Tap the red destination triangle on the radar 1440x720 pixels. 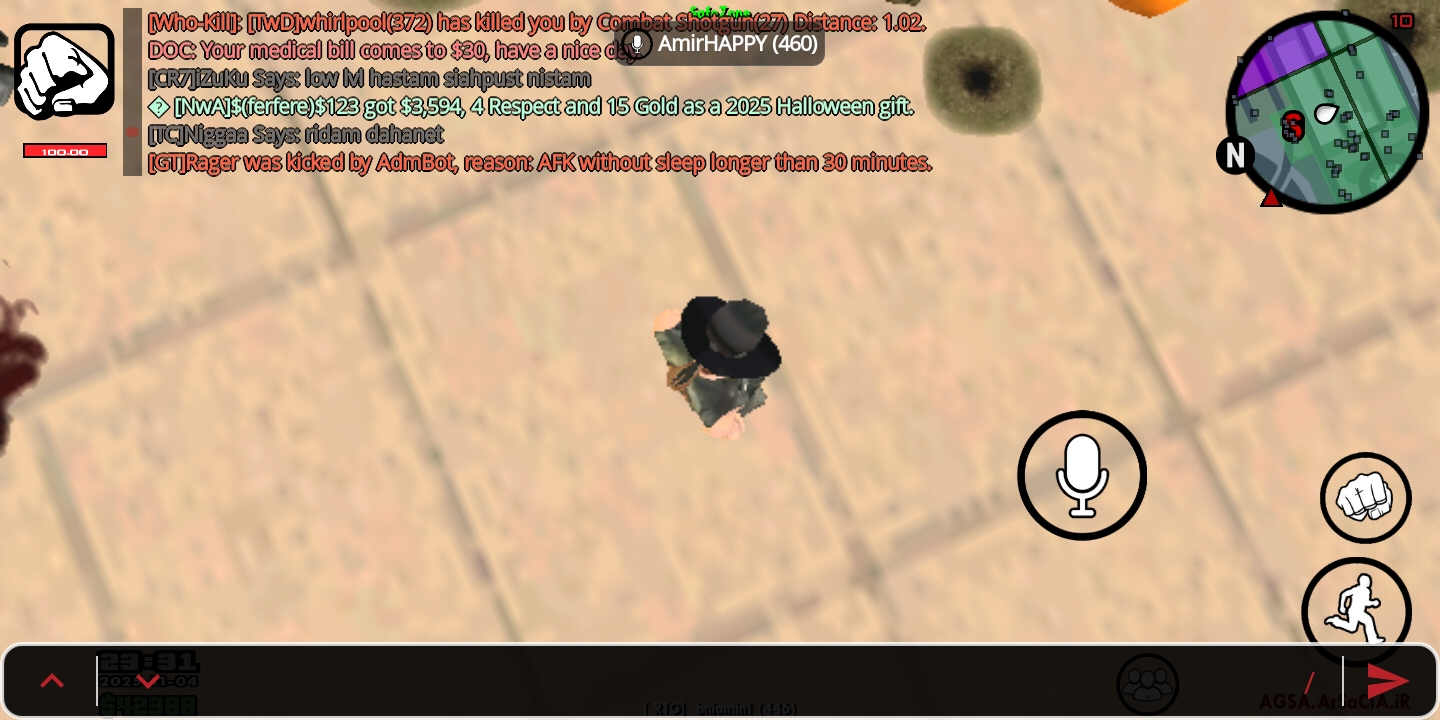point(1271,198)
